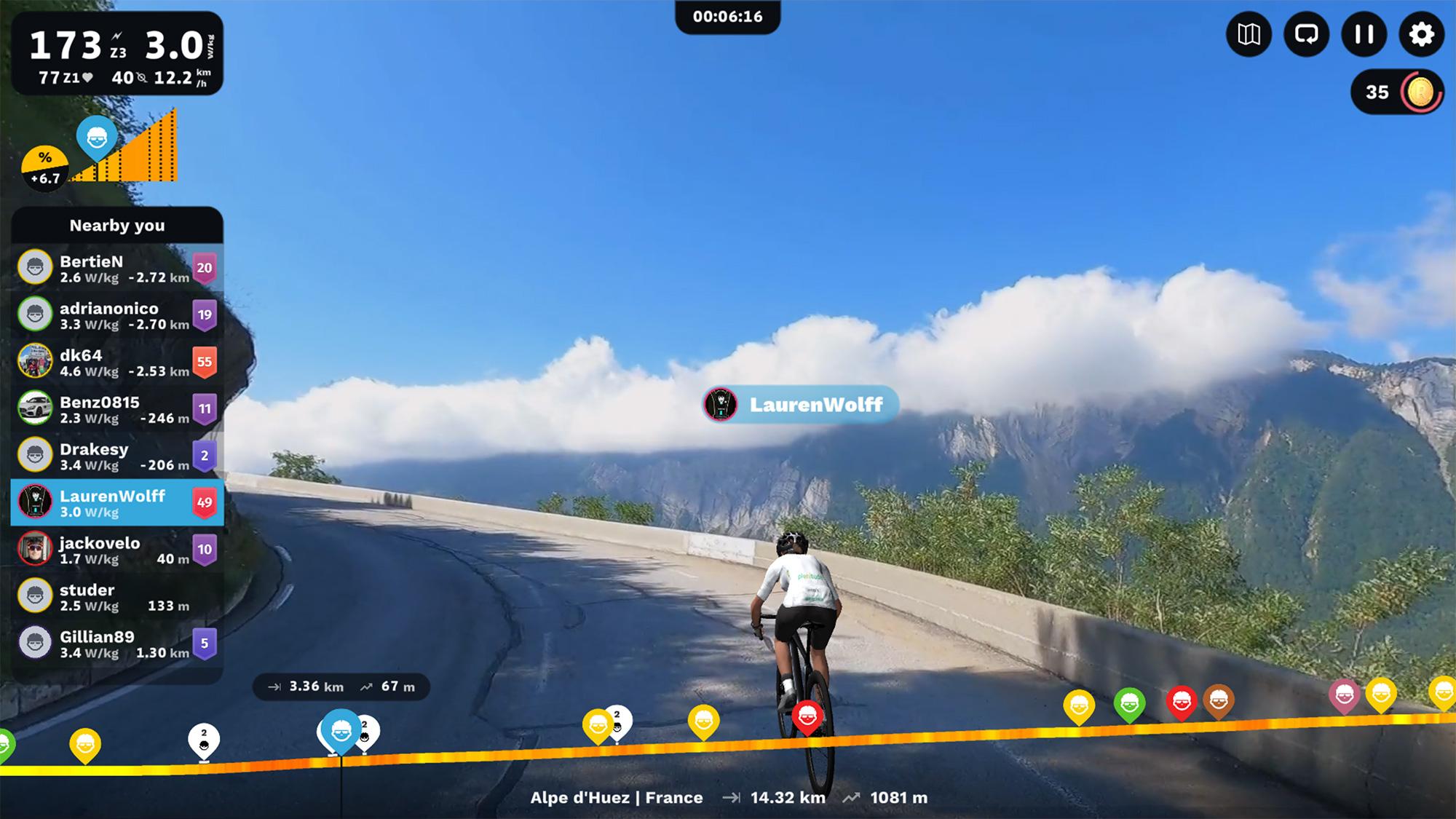Select BertieN in the nearby riders list
This screenshot has width=1456, height=819.
[x=116, y=268]
